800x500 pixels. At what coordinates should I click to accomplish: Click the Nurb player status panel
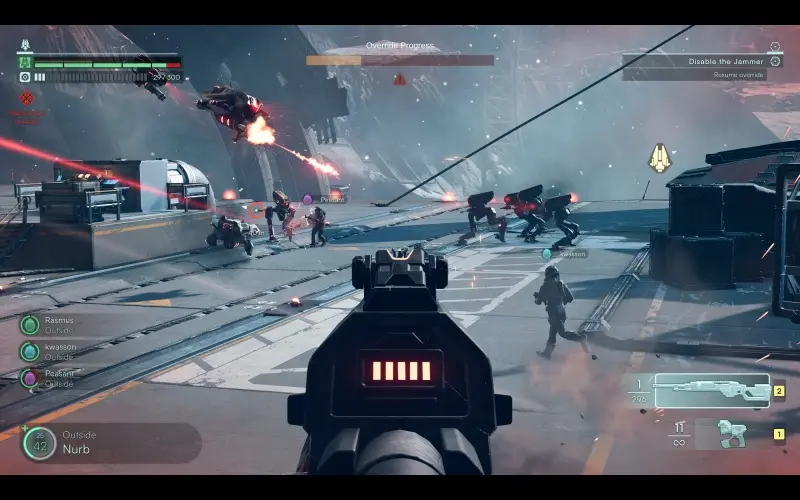110,443
